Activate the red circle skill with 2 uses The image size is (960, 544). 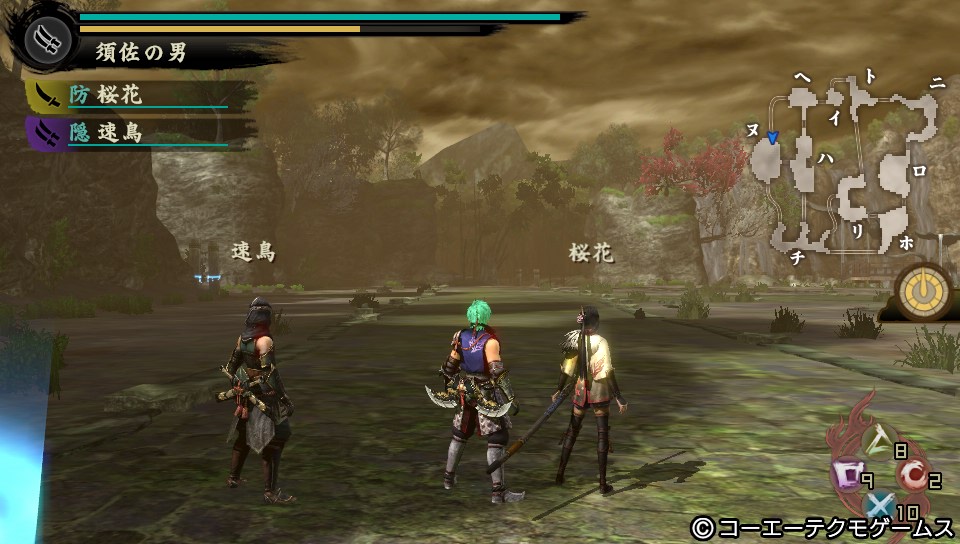[910, 476]
